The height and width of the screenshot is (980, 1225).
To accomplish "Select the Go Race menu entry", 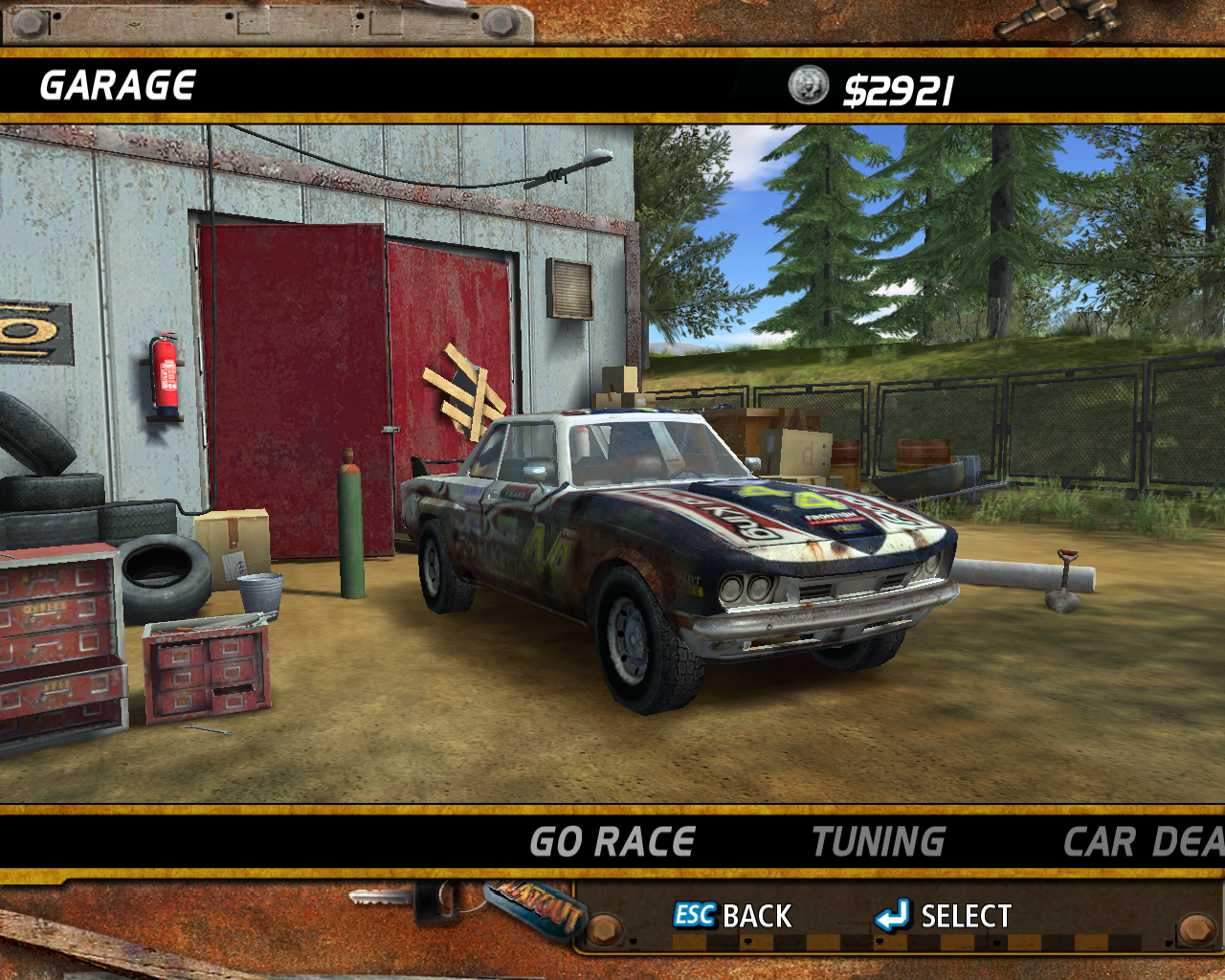I will coord(612,842).
